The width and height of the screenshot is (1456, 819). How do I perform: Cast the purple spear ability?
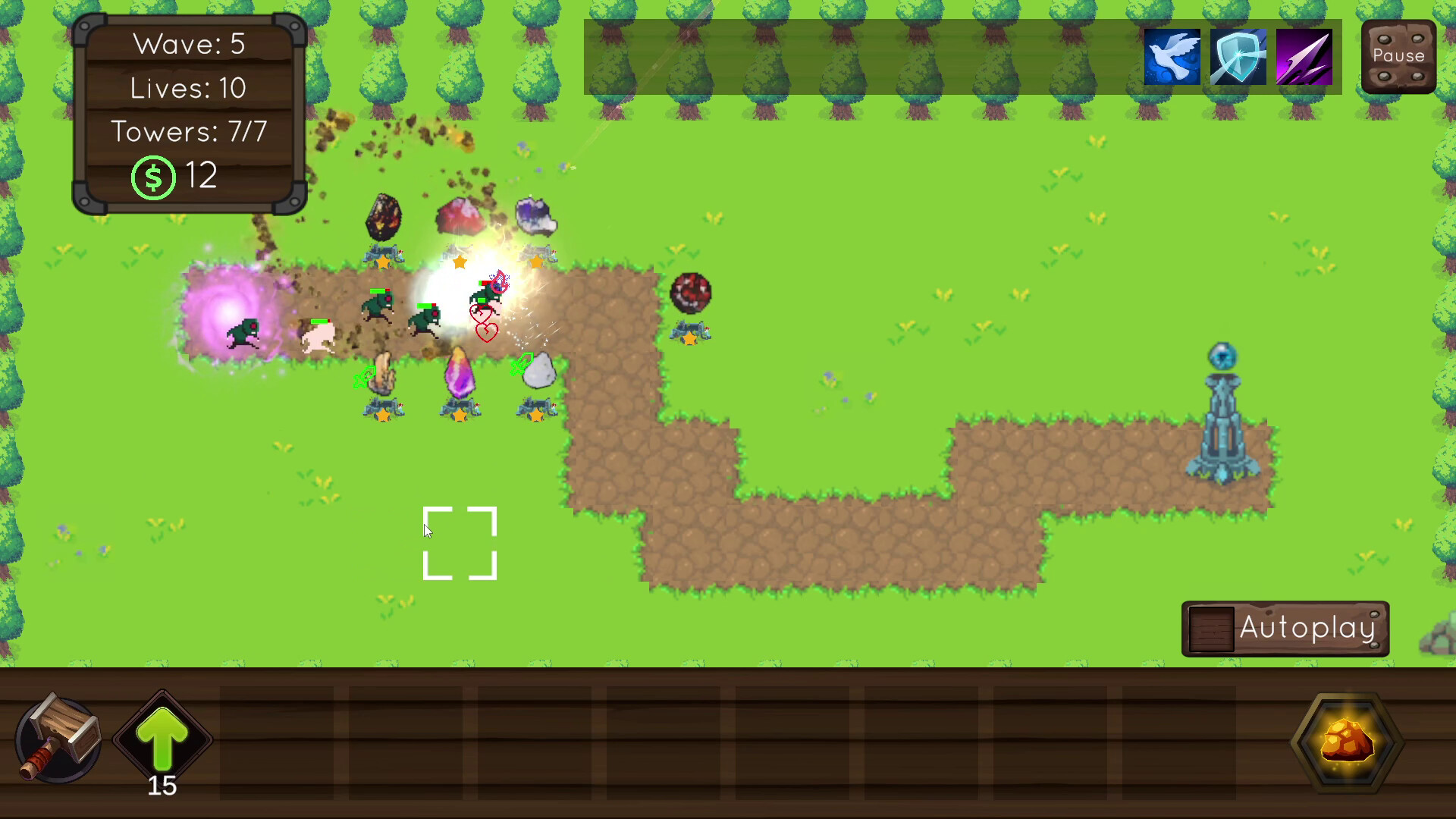pos(1304,56)
